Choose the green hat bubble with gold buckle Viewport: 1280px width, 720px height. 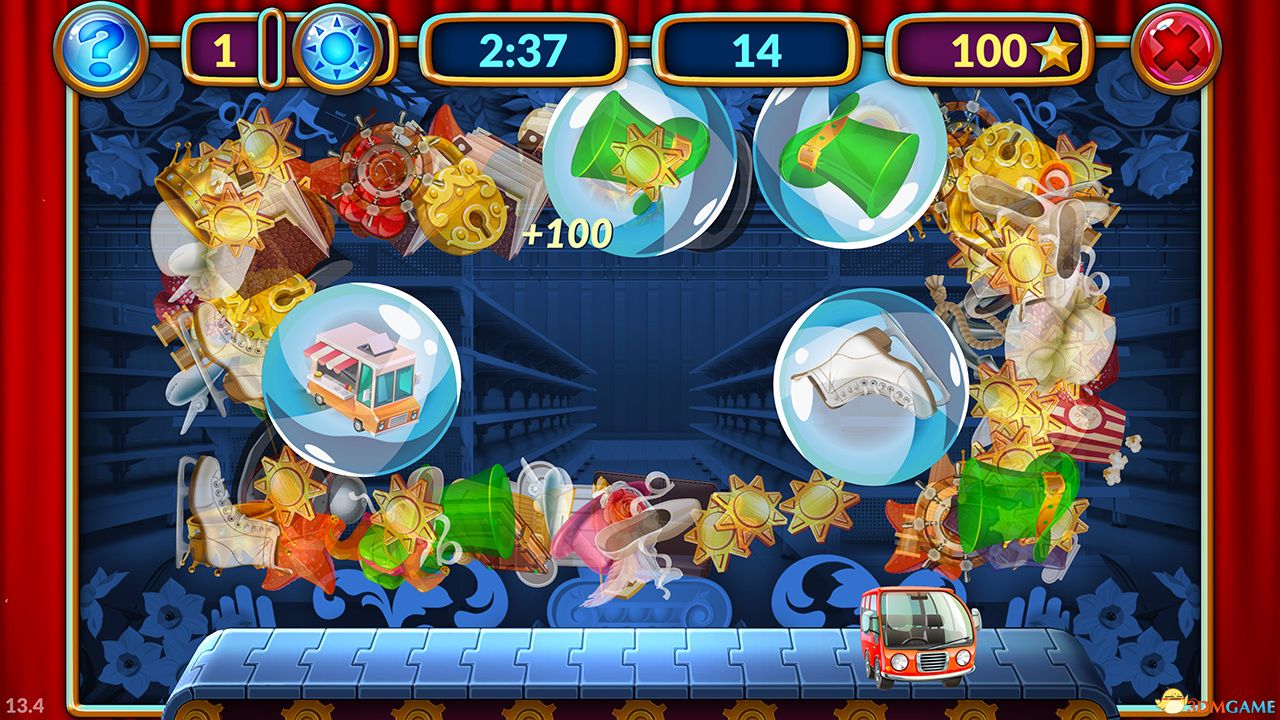coord(850,148)
